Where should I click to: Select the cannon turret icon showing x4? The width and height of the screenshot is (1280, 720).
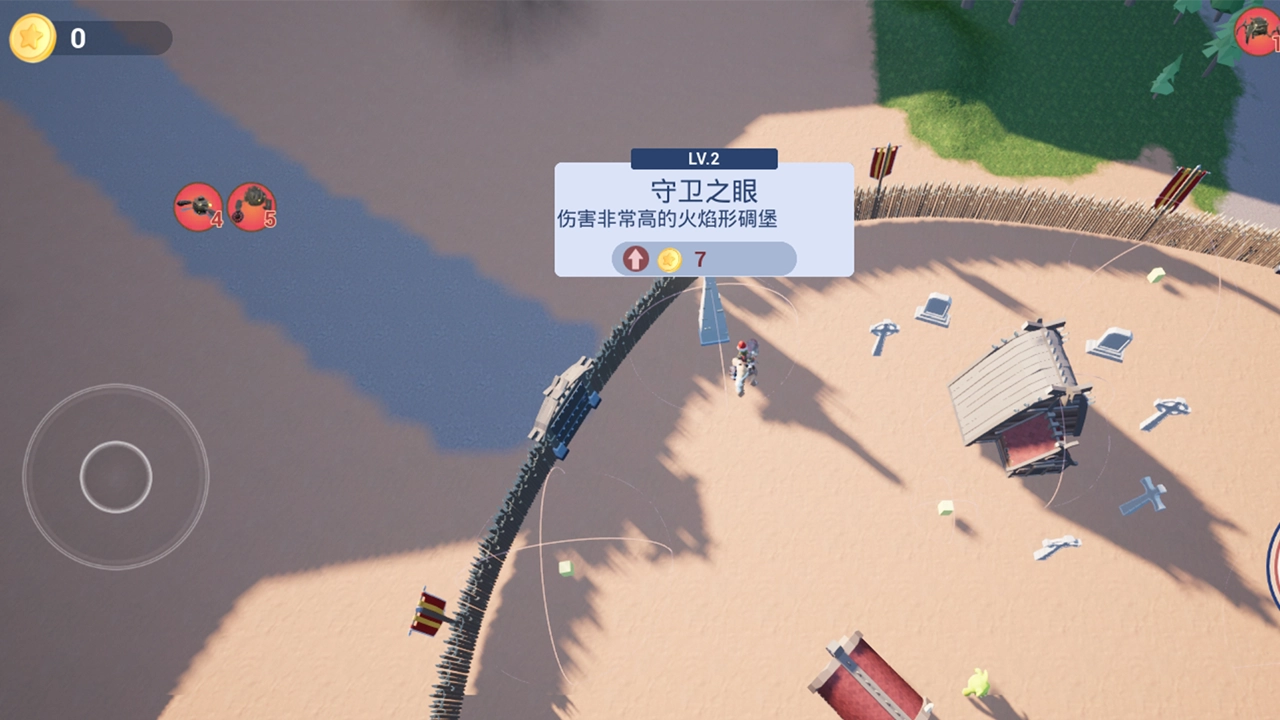198,206
